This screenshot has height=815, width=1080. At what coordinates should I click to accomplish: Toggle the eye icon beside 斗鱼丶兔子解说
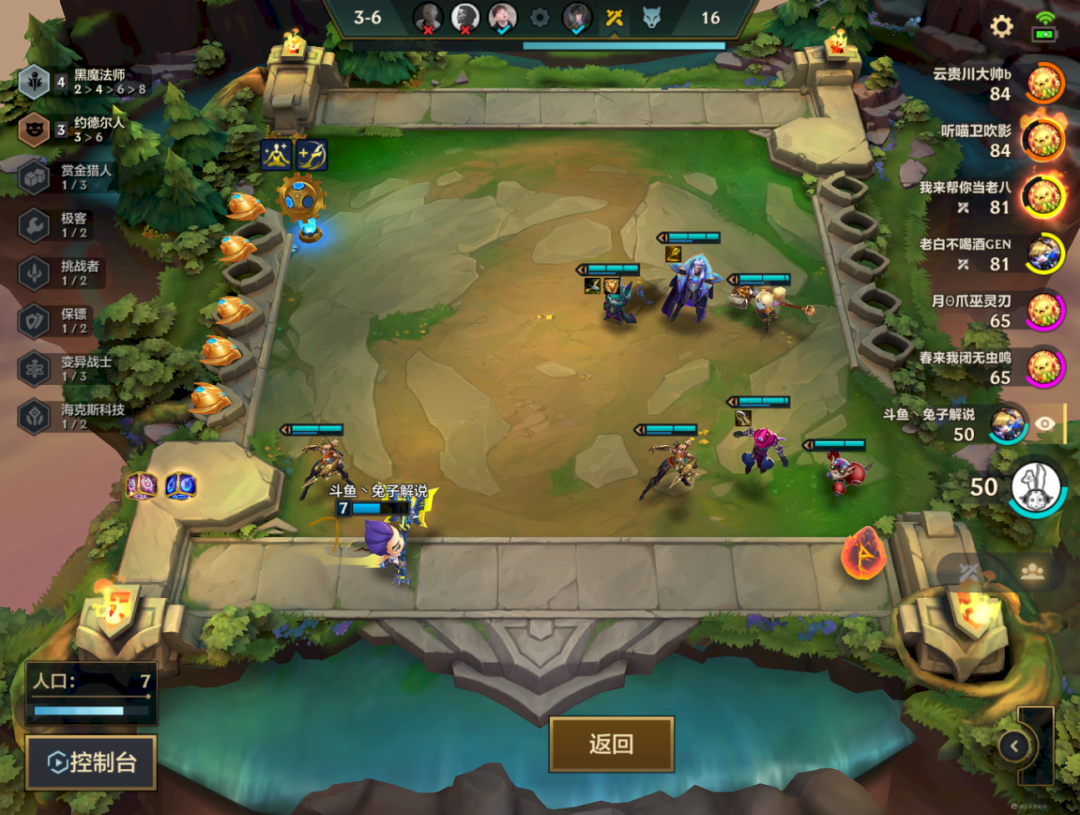[1045, 424]
